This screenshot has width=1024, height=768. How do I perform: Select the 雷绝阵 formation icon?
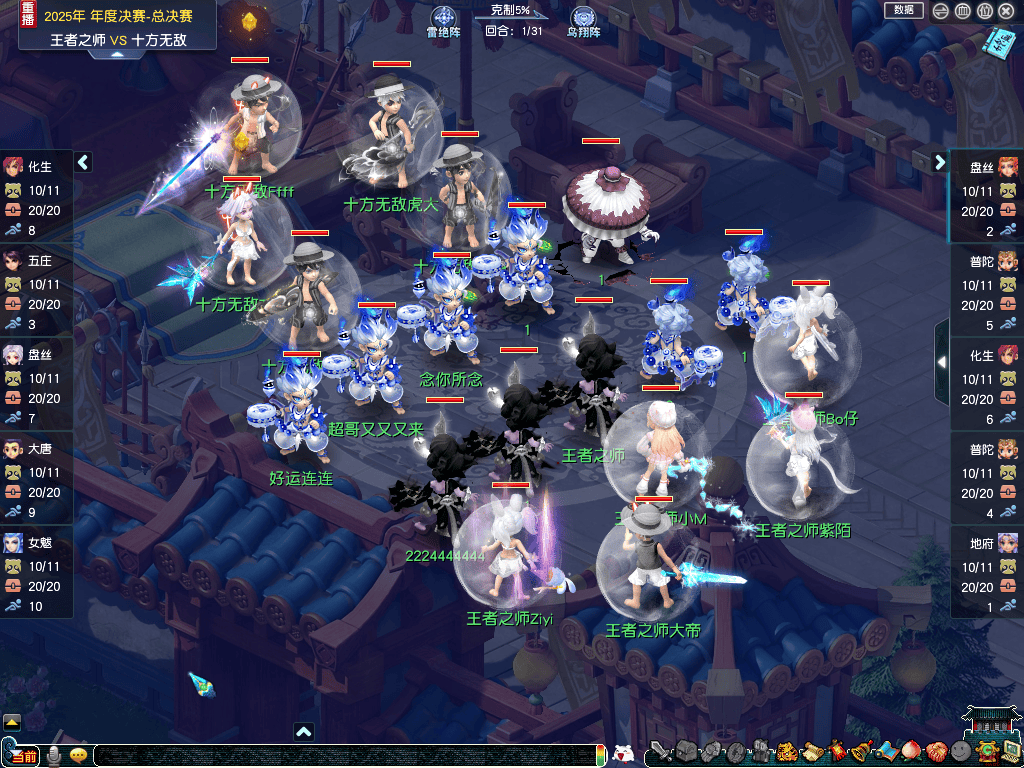click(x=443, y=18)
